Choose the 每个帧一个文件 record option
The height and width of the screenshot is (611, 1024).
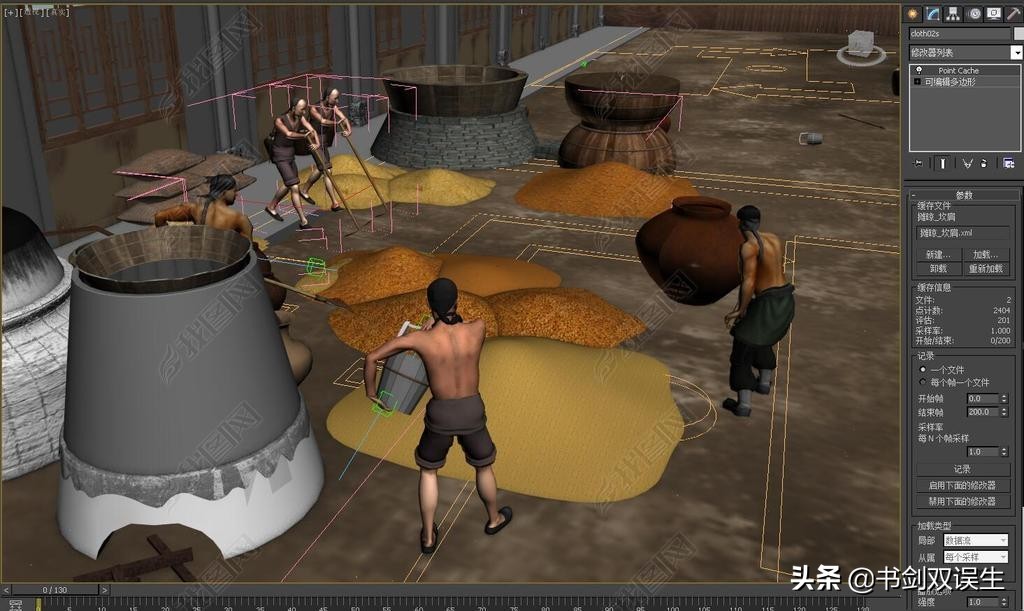[x=923, y=382]
